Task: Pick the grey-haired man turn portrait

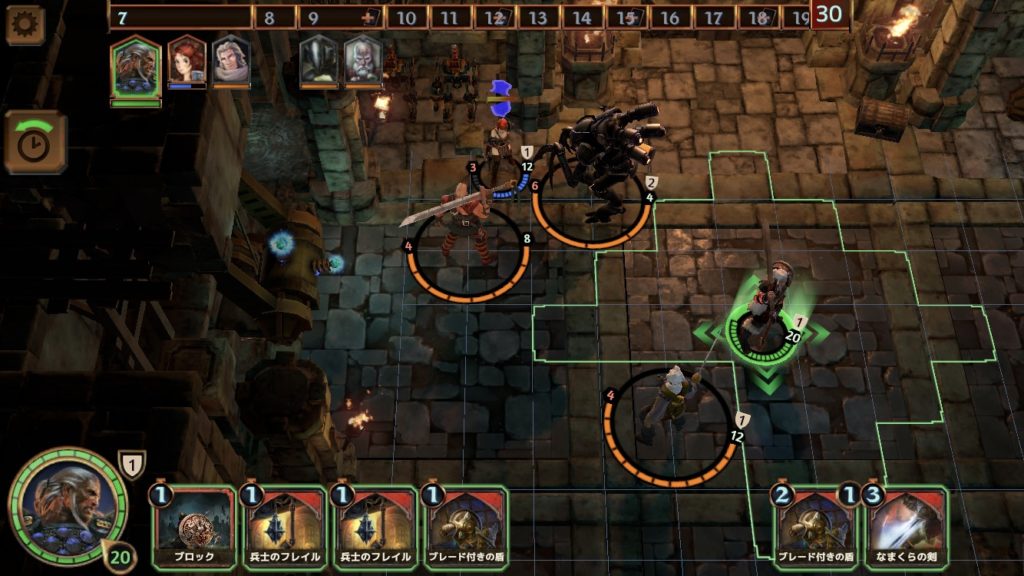Action: pos(230,63)
